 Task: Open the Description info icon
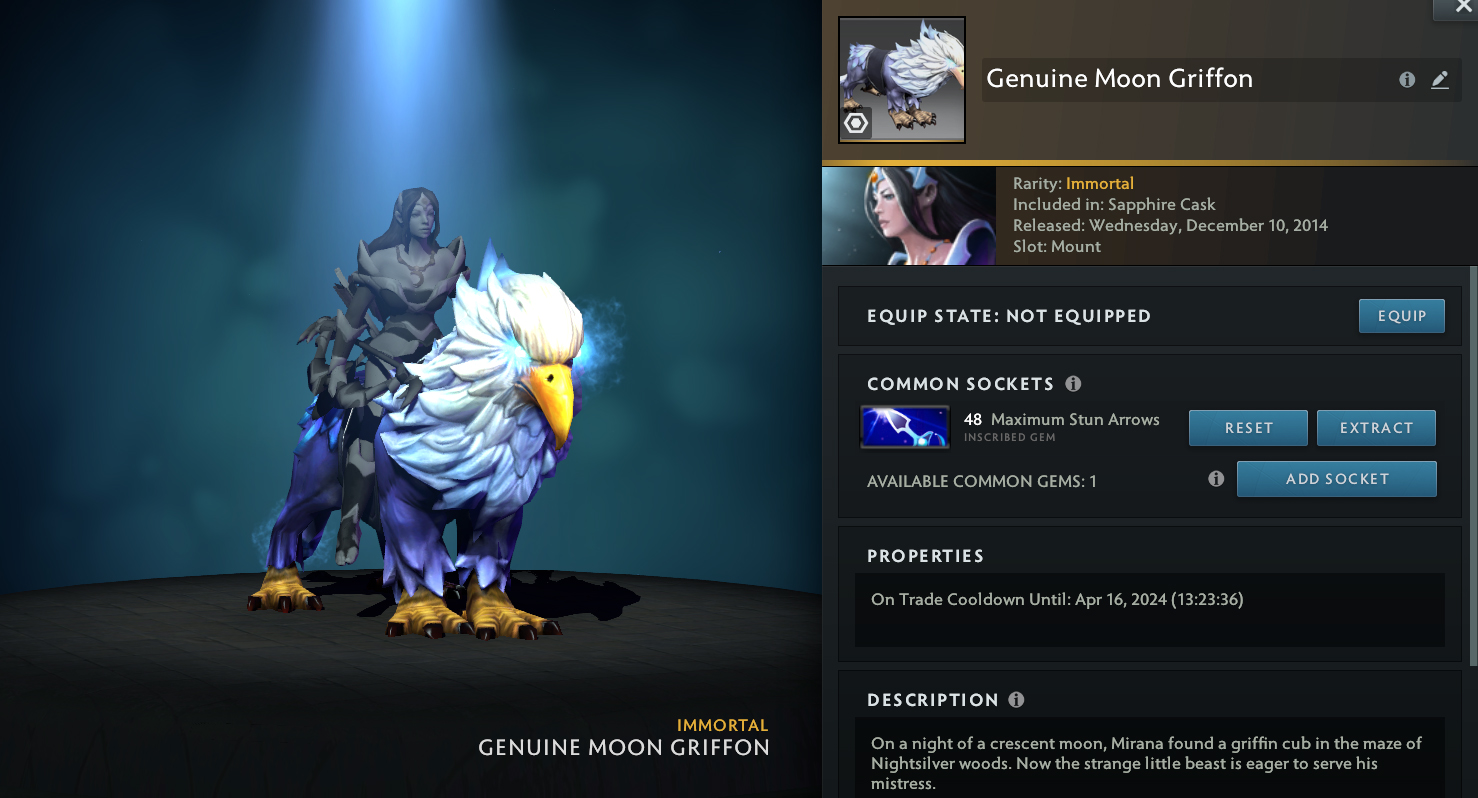(x=1016, y=700)
